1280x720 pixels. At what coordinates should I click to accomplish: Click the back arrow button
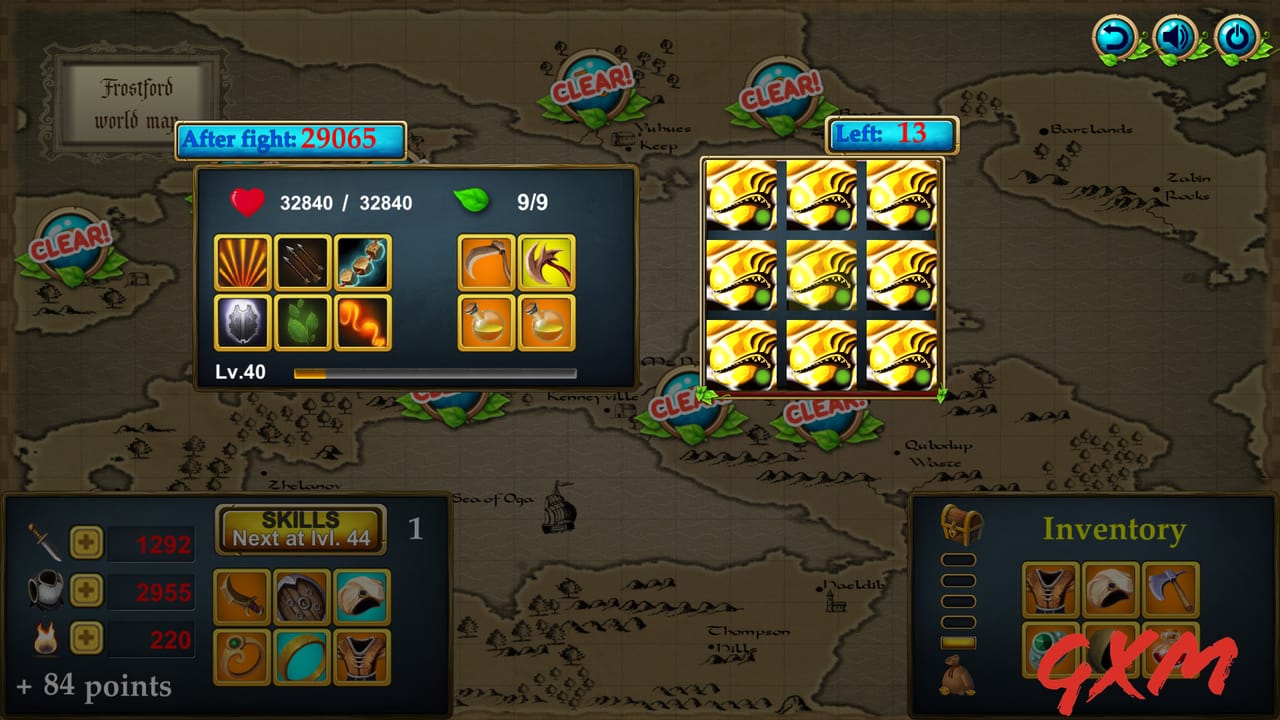[1114, 39]
